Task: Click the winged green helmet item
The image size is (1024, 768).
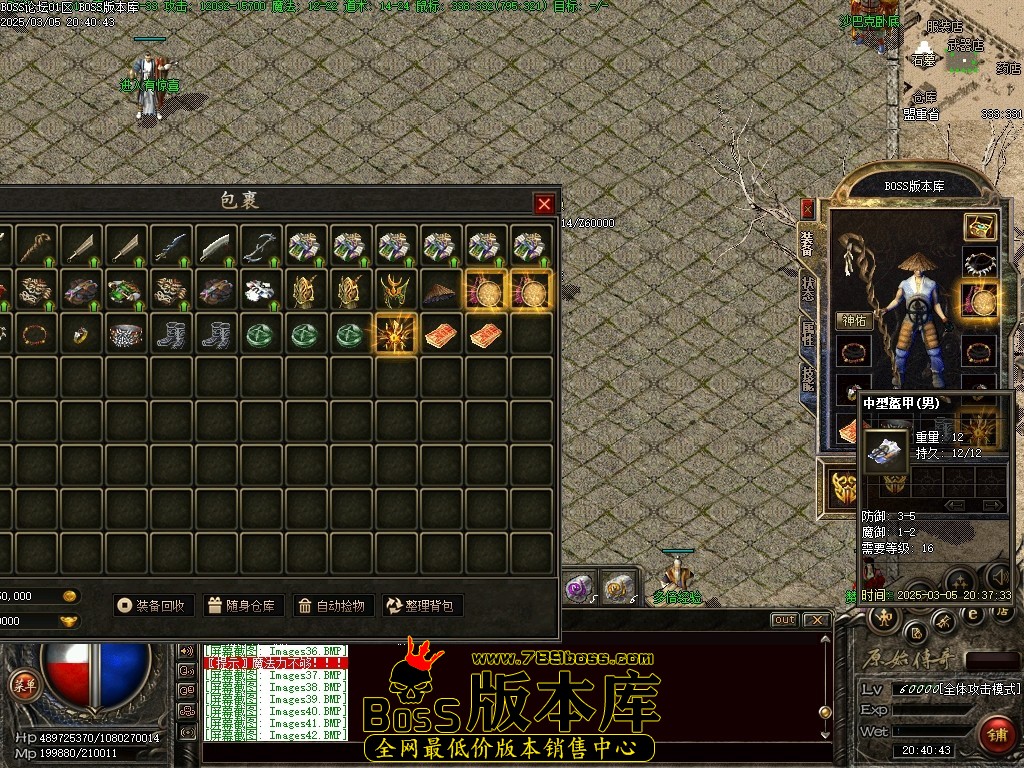Action: point(396,290)
